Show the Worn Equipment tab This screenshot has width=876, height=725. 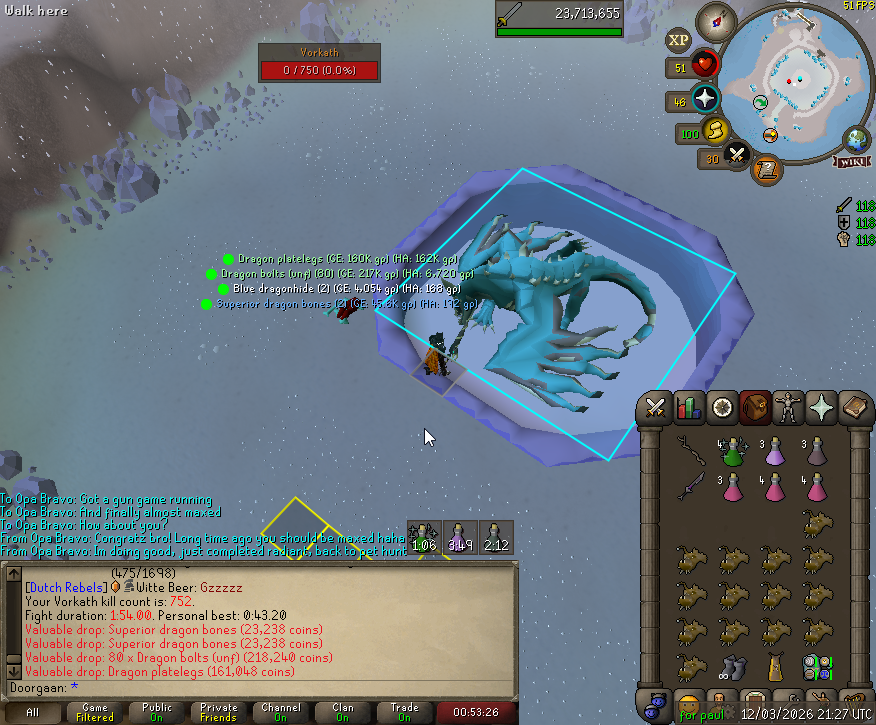(x=788, y=407)
